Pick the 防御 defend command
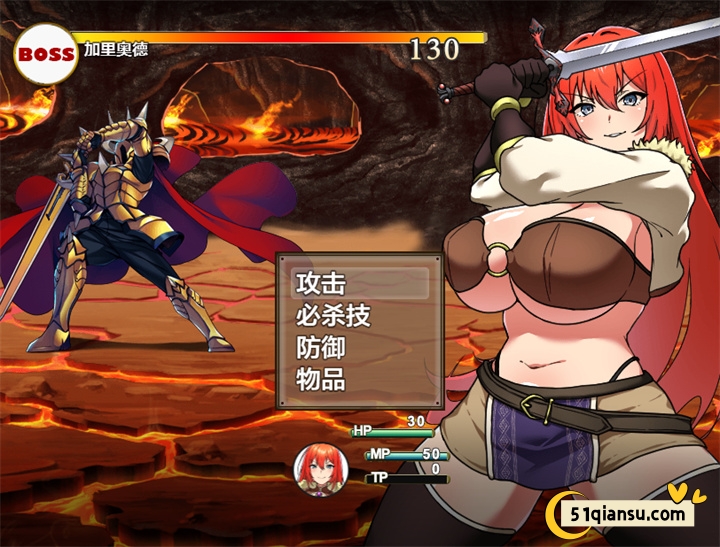Image resolution: width=720 pixels, height=547 pixels. point(321,348)
